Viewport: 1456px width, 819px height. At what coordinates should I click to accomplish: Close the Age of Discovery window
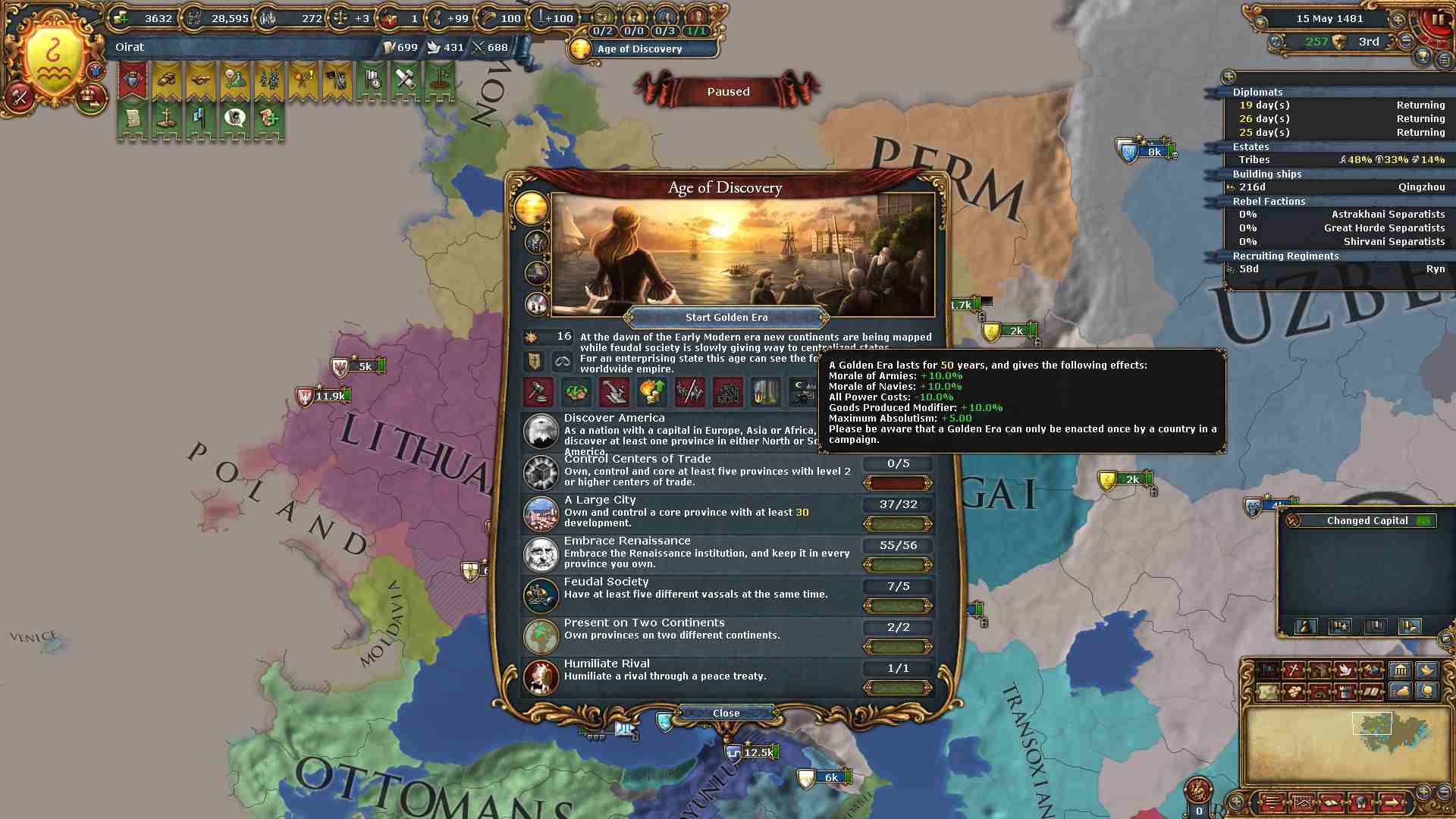pyautogui.click(x=726, y=713)
